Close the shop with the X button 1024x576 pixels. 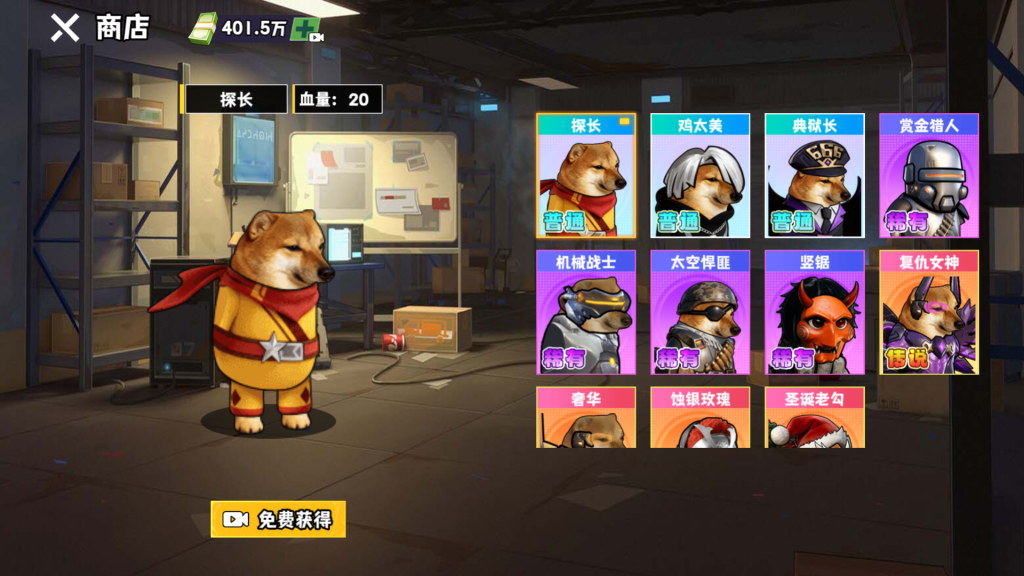(x=65, y=28)
